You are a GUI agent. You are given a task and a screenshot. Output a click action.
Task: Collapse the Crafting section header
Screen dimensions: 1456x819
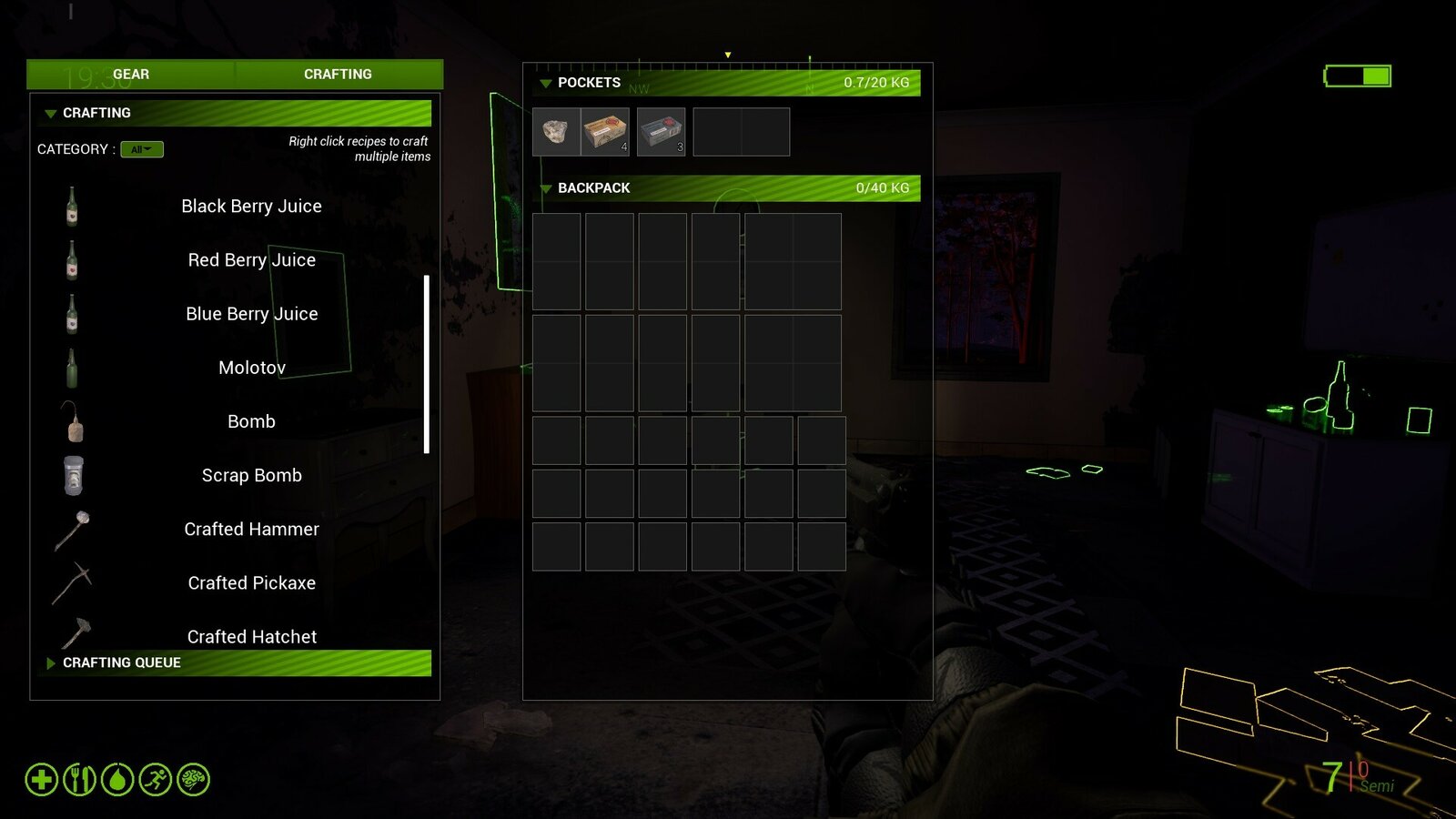pos(51,114)
